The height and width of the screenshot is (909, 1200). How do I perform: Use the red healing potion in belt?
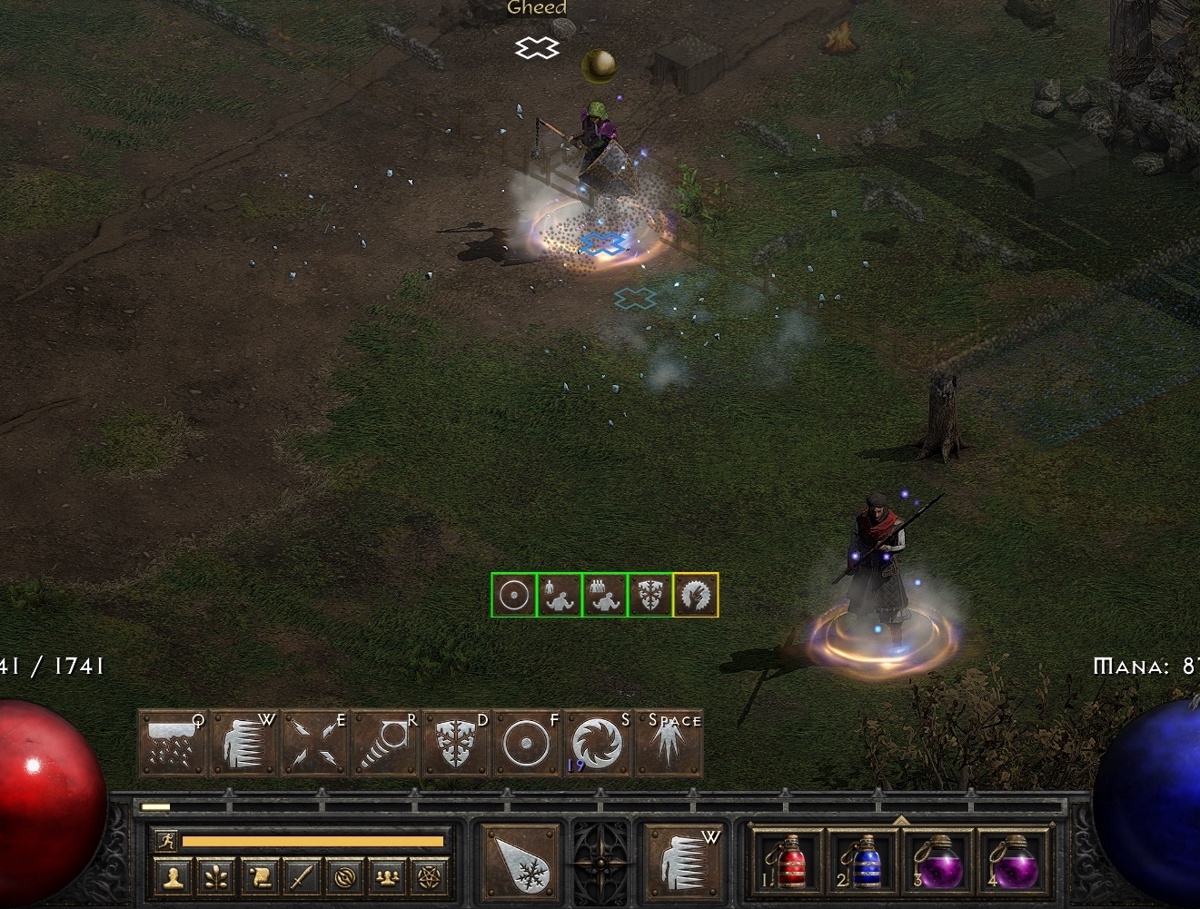[x=787, y=862]
